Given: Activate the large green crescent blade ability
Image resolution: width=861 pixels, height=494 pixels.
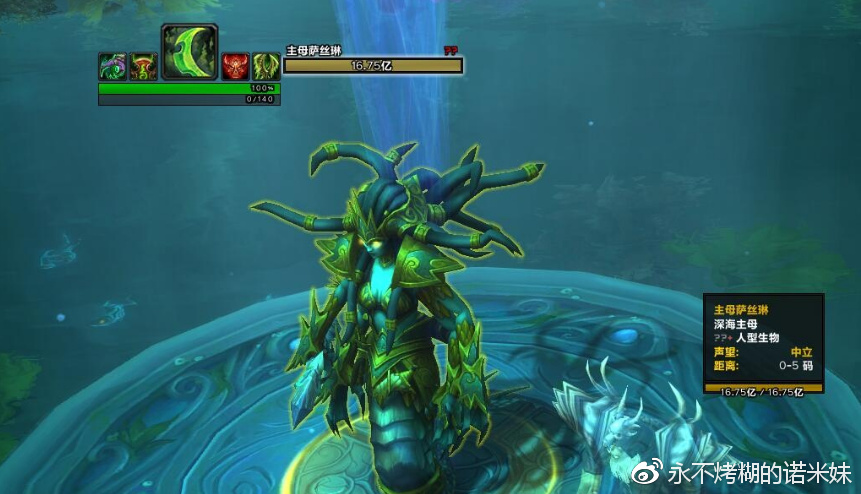Looking at the screenshot, I should 189,53.
